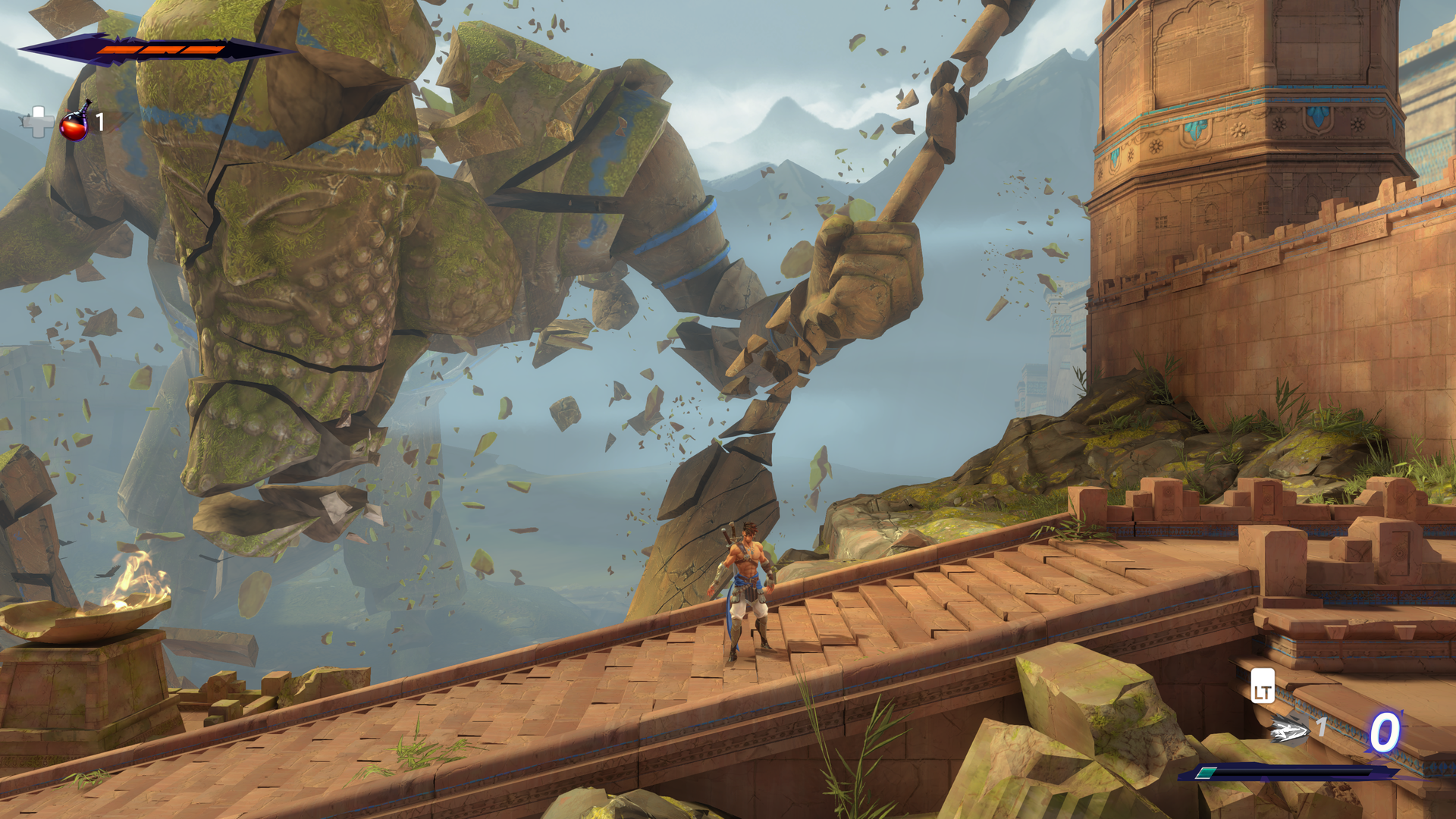Activate the Athra surge ability icon
The width and height of the screenshot is (1456, 819).
[1290, 732]
